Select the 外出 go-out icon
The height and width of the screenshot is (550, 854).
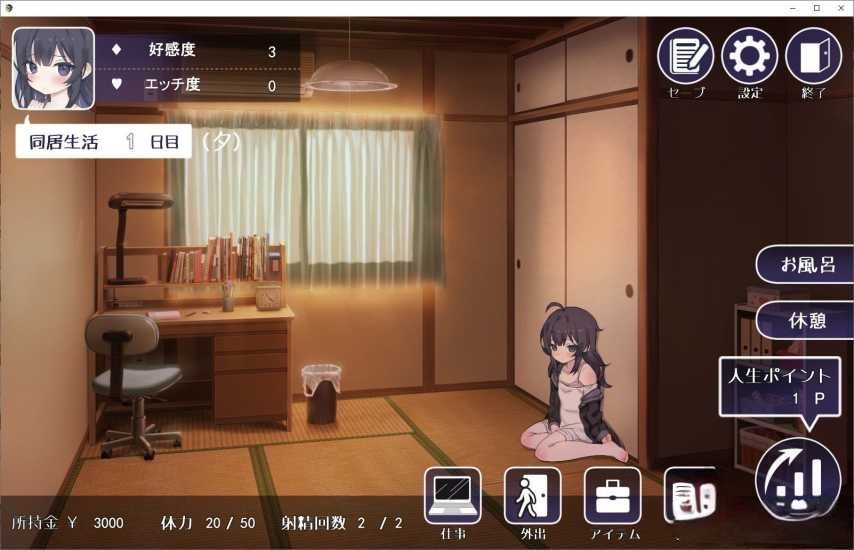[532, 495]
